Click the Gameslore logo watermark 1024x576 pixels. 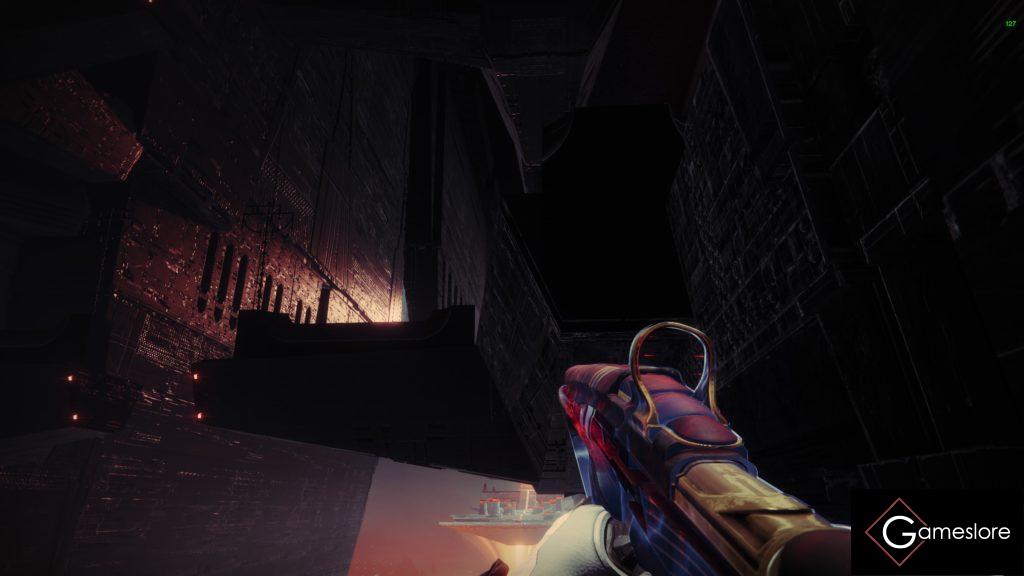click(937, 532)
